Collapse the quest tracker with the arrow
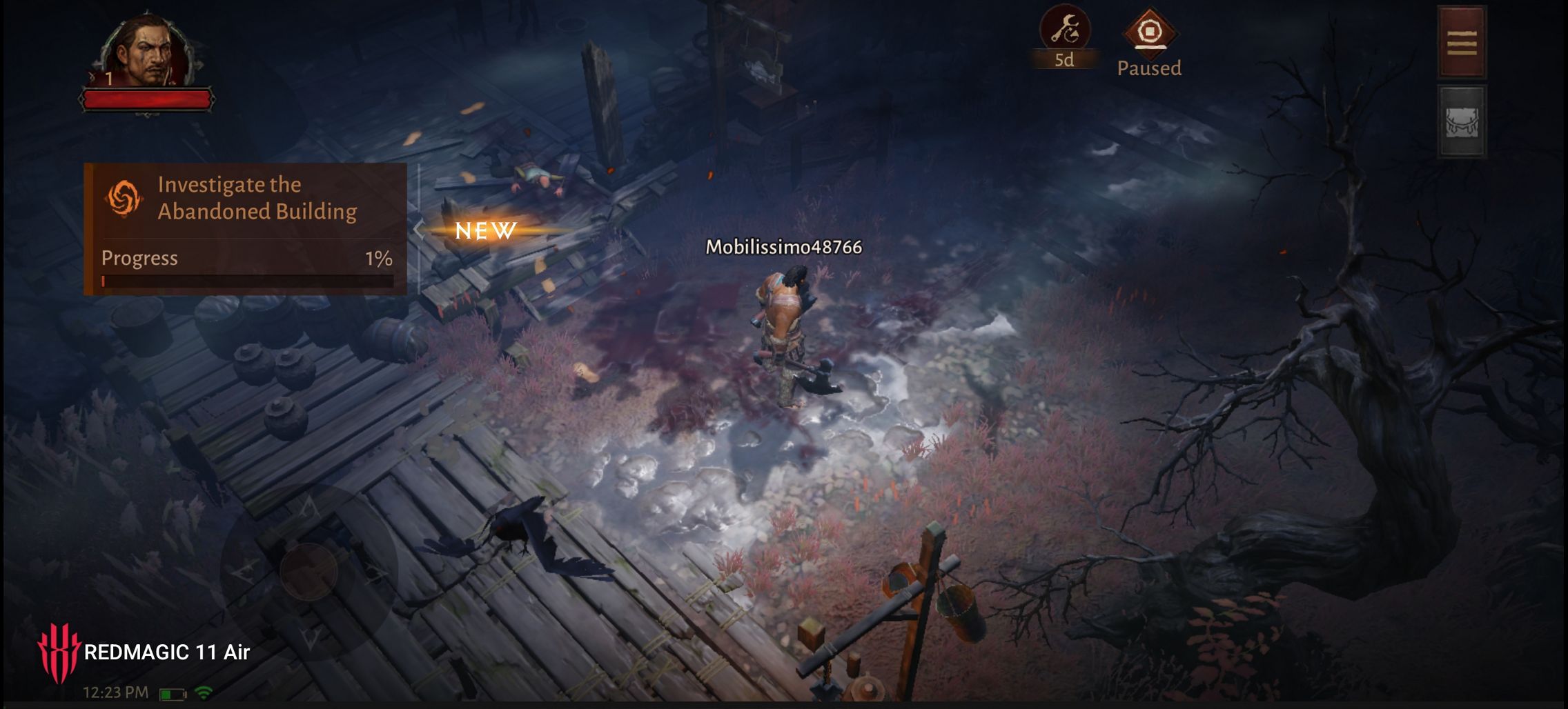The height and width of the screenshot is (709, 1568). coord(418,230)
